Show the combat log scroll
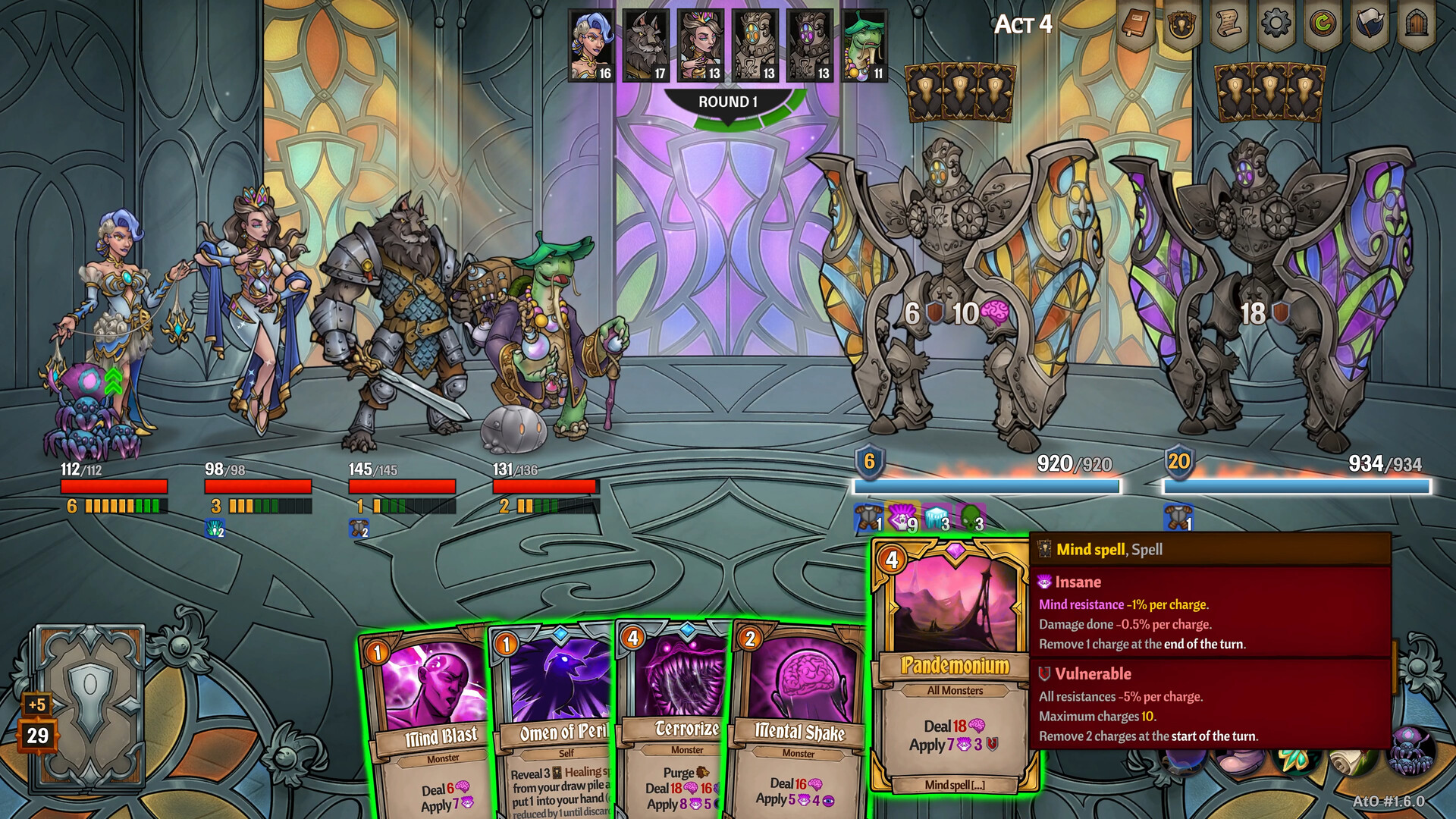The width and height of the screenshot is (1456, 819). tap(1229, 27)
